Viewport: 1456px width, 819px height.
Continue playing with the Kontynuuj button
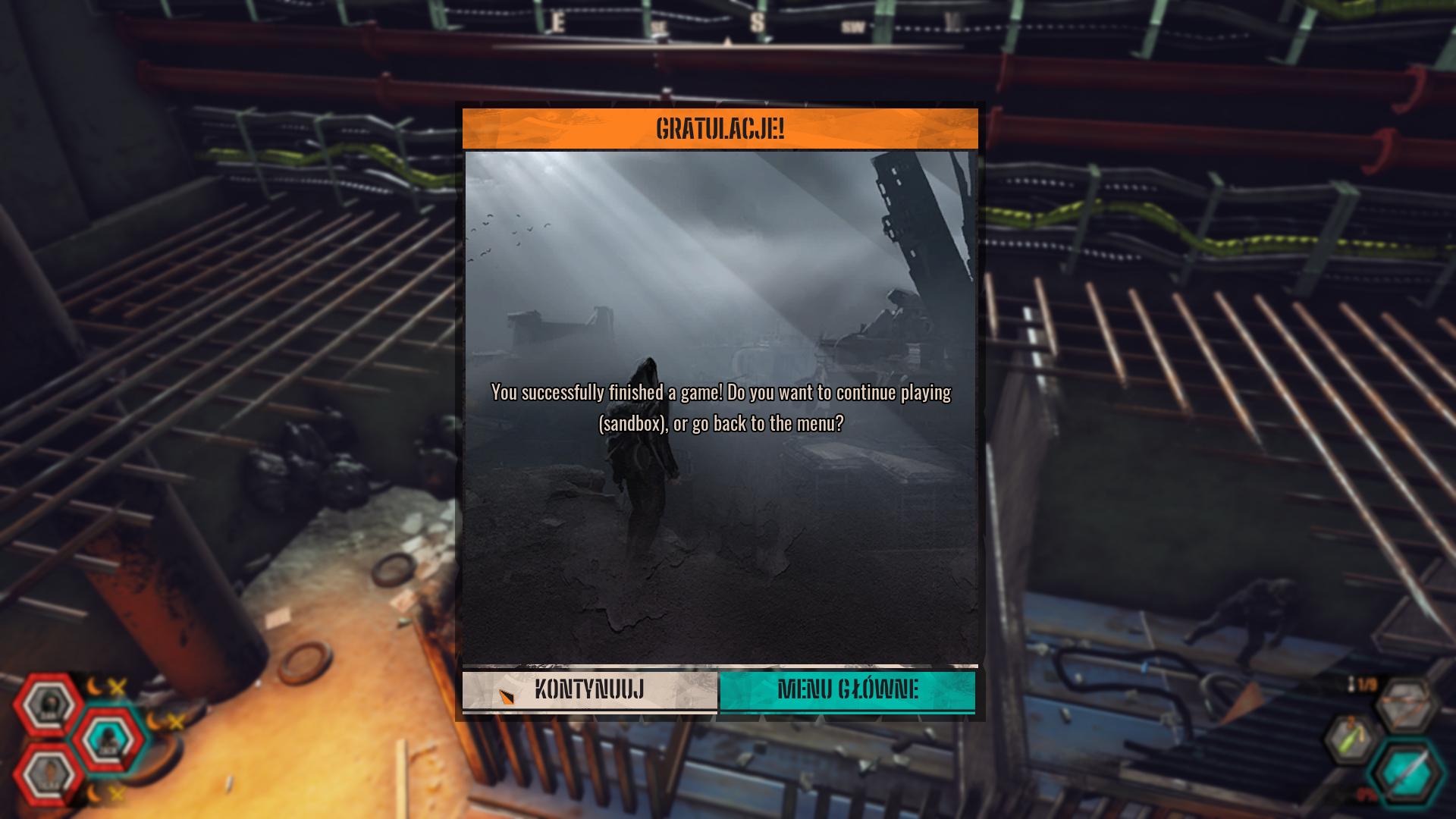coord(589,690)
